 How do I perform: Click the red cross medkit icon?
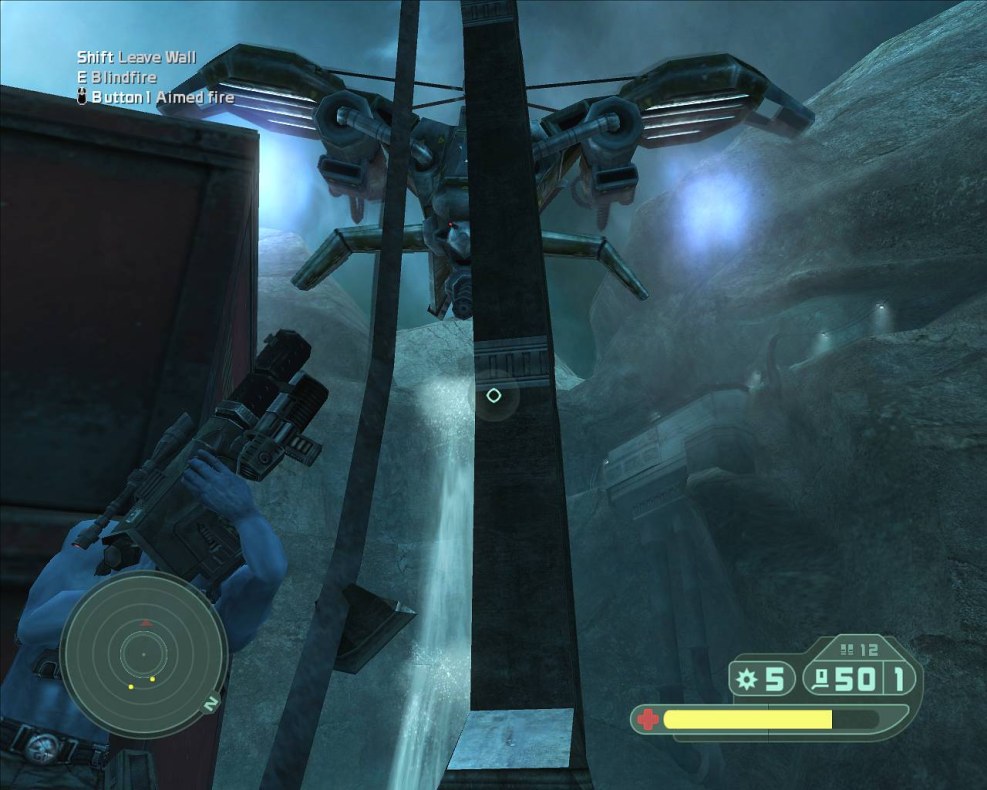tap(648, 719)
